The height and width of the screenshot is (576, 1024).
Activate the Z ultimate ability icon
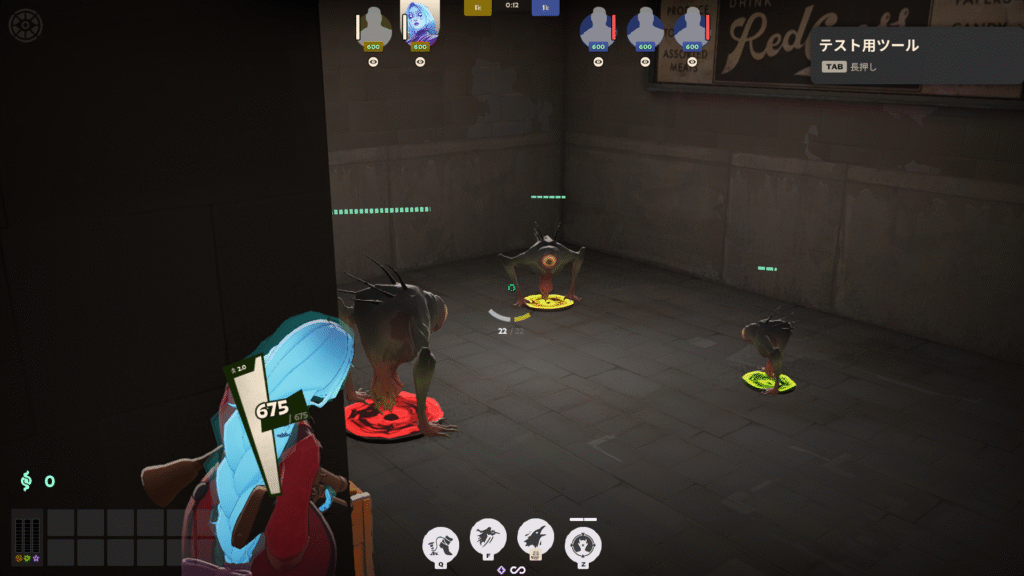coord(583,546)
